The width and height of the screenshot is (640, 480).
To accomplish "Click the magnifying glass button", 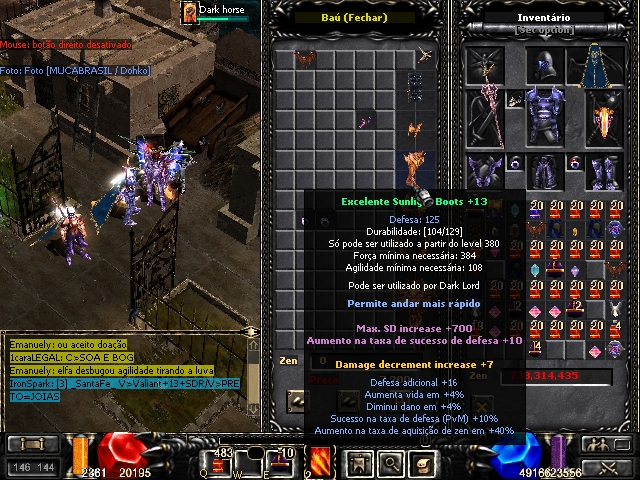I will coord(390,461).
